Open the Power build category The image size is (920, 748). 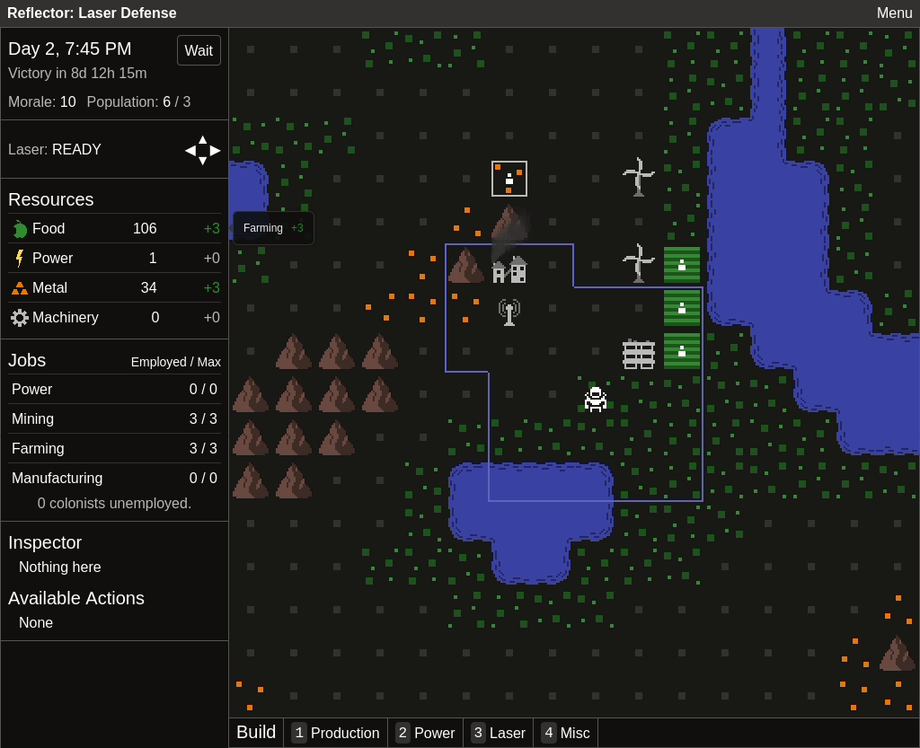(x=425, y=733)
